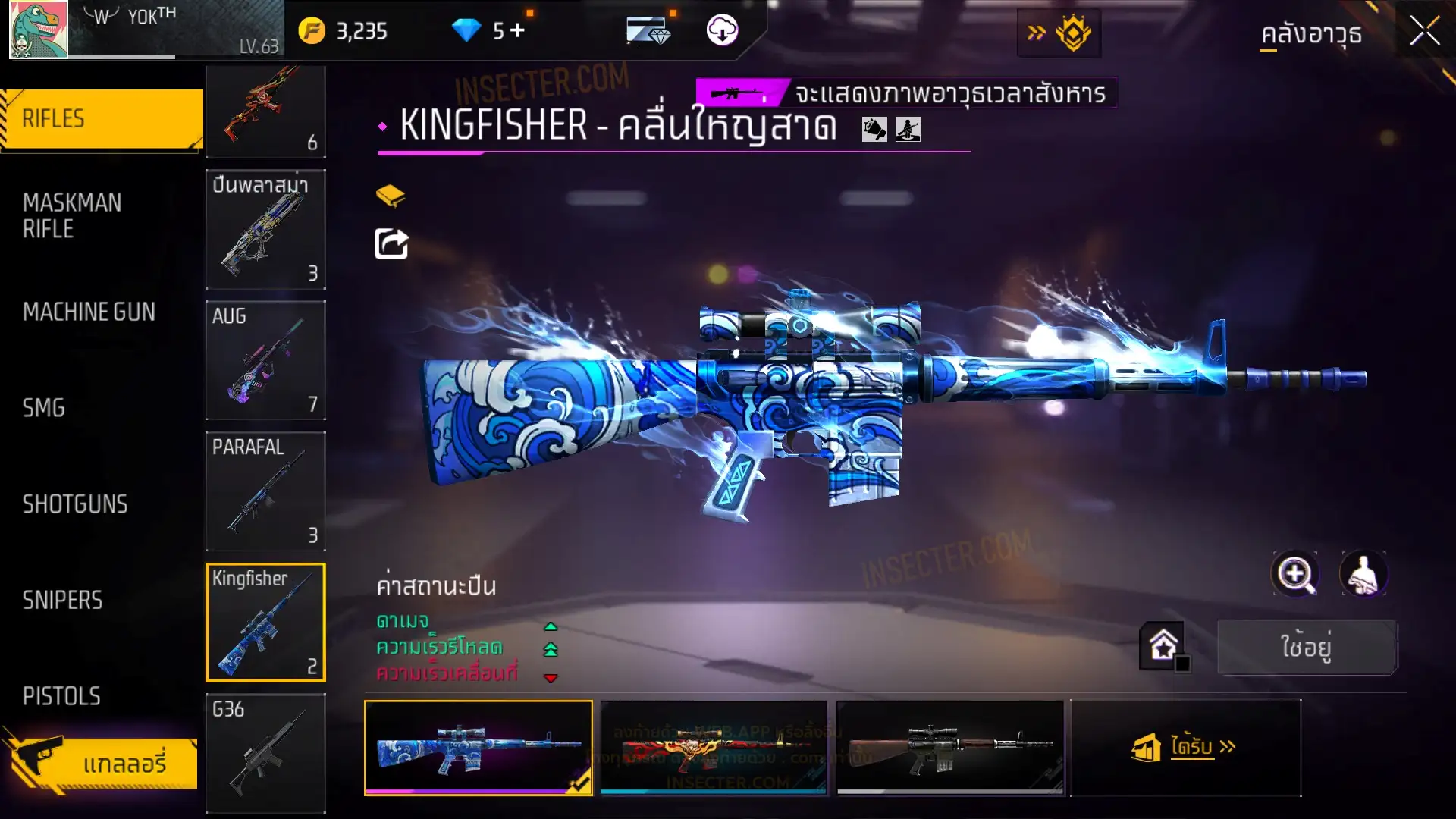This screenshot has height=819, width=1456.
Task: Open the Machine Gun category
Action: (89, 312)
